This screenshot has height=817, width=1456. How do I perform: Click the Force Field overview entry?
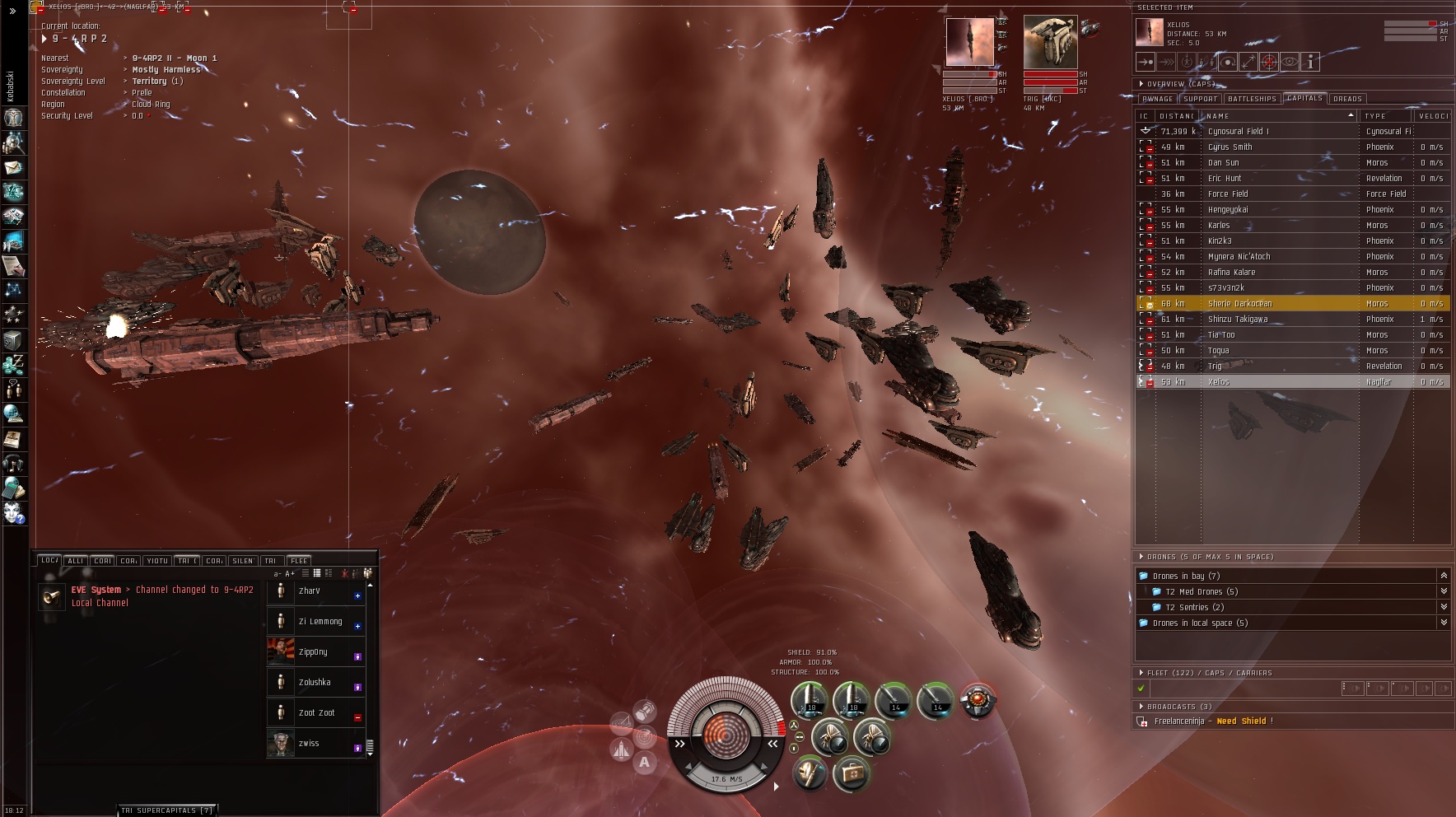coord(1228,194)
